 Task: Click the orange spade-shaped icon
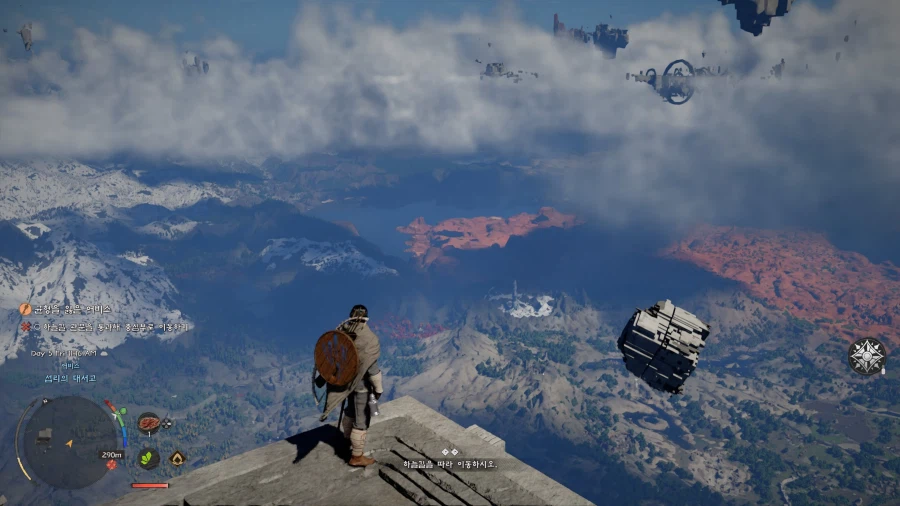click(177, 458)
